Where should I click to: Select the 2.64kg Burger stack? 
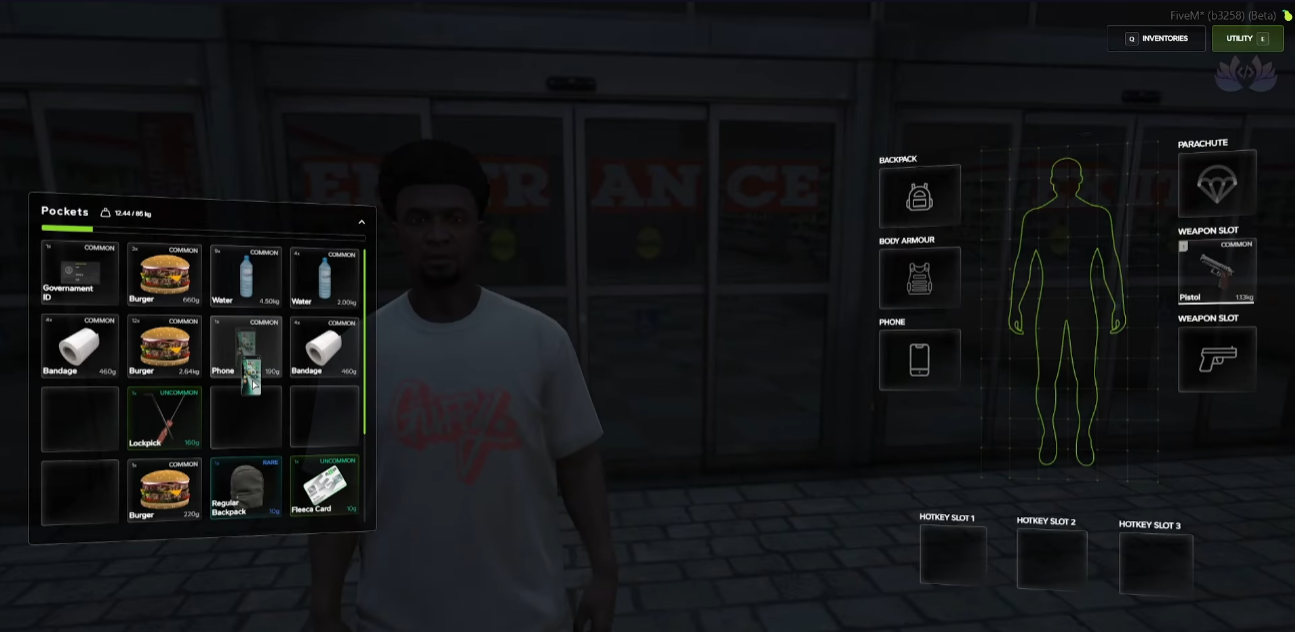click(x=165, y=346)
